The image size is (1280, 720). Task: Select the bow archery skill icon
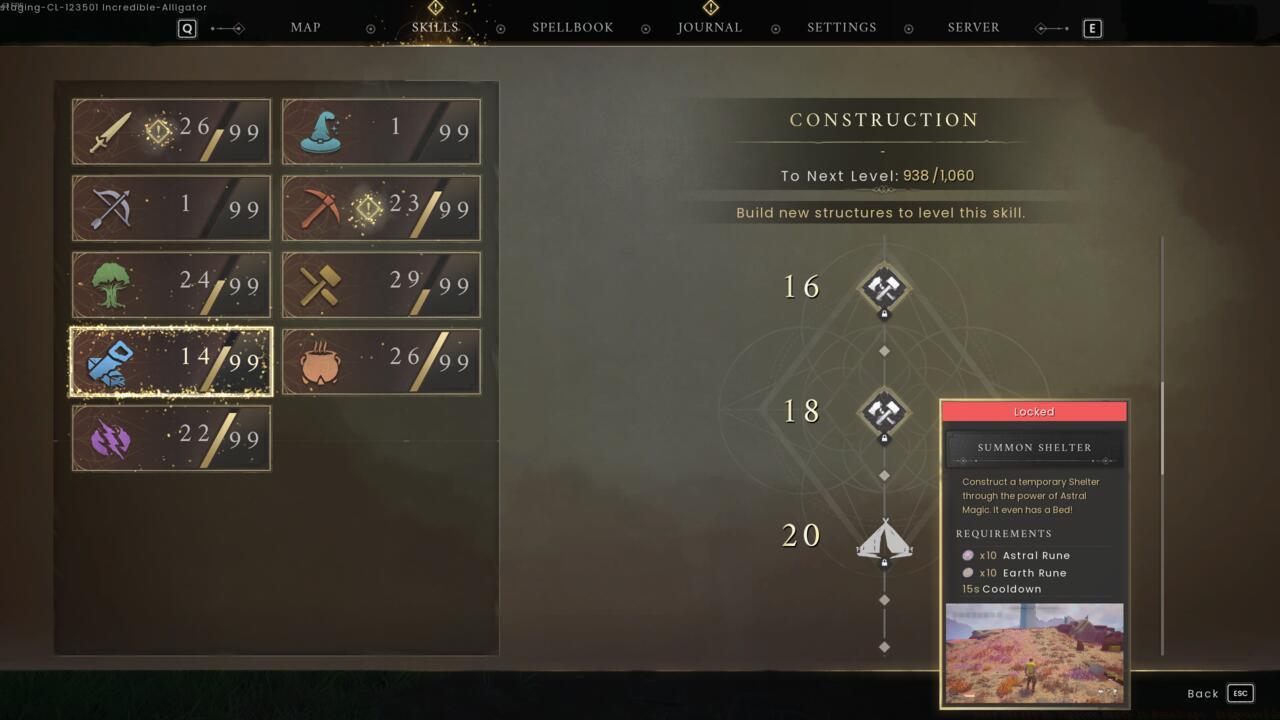105,208
